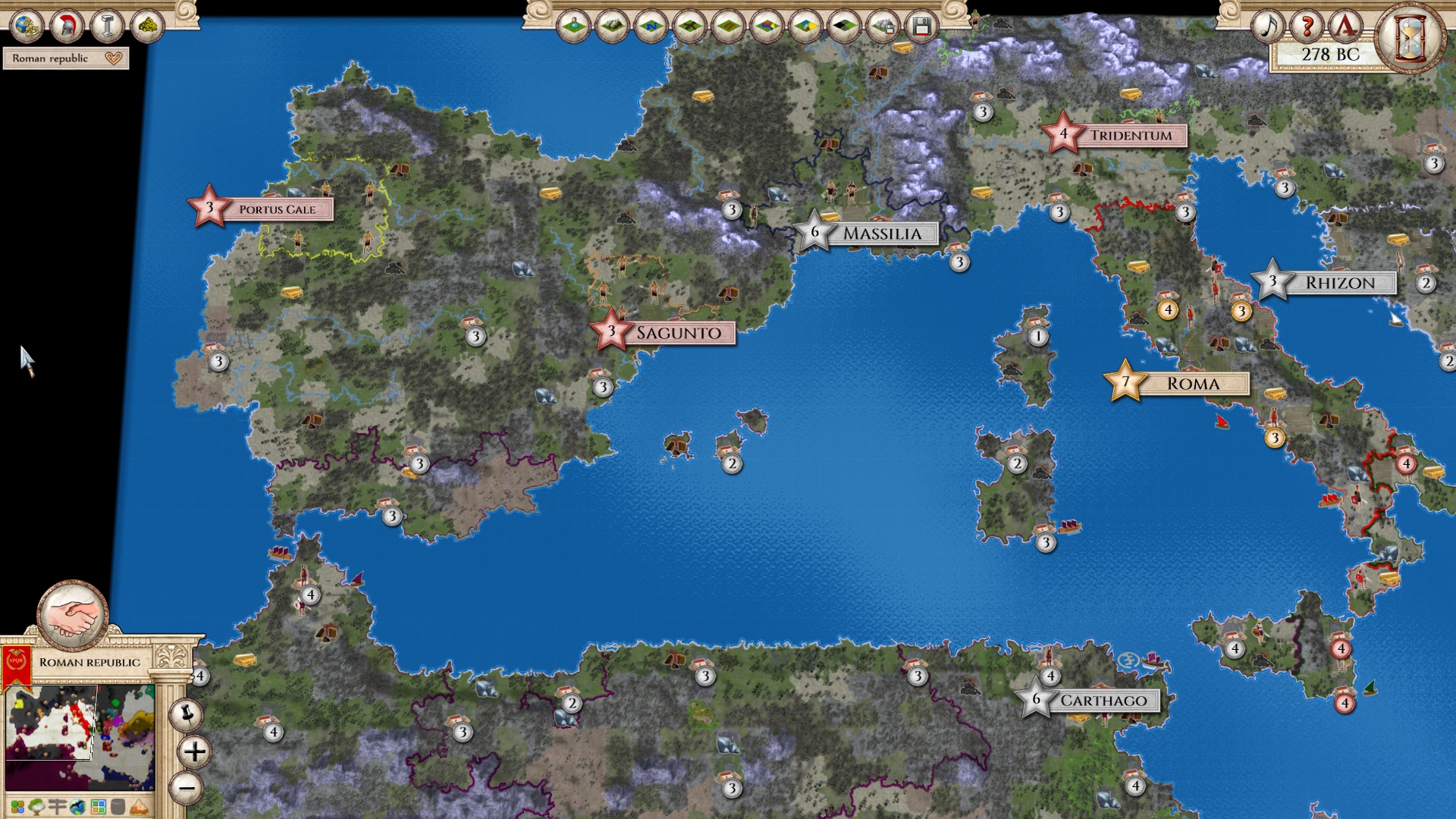1456x819 pixels.
Task: Open the Roman helmet military panel
Action: pos(67,27)
